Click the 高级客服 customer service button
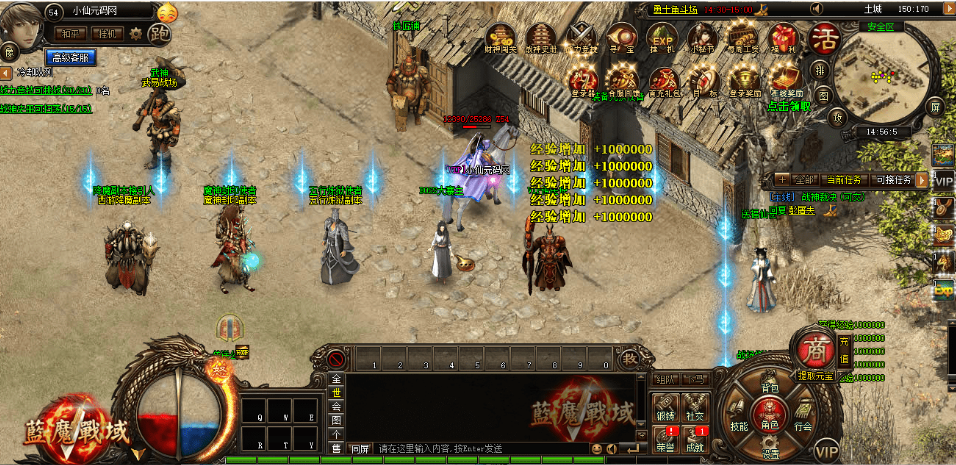956x465 pixels. tap(70, 58)
